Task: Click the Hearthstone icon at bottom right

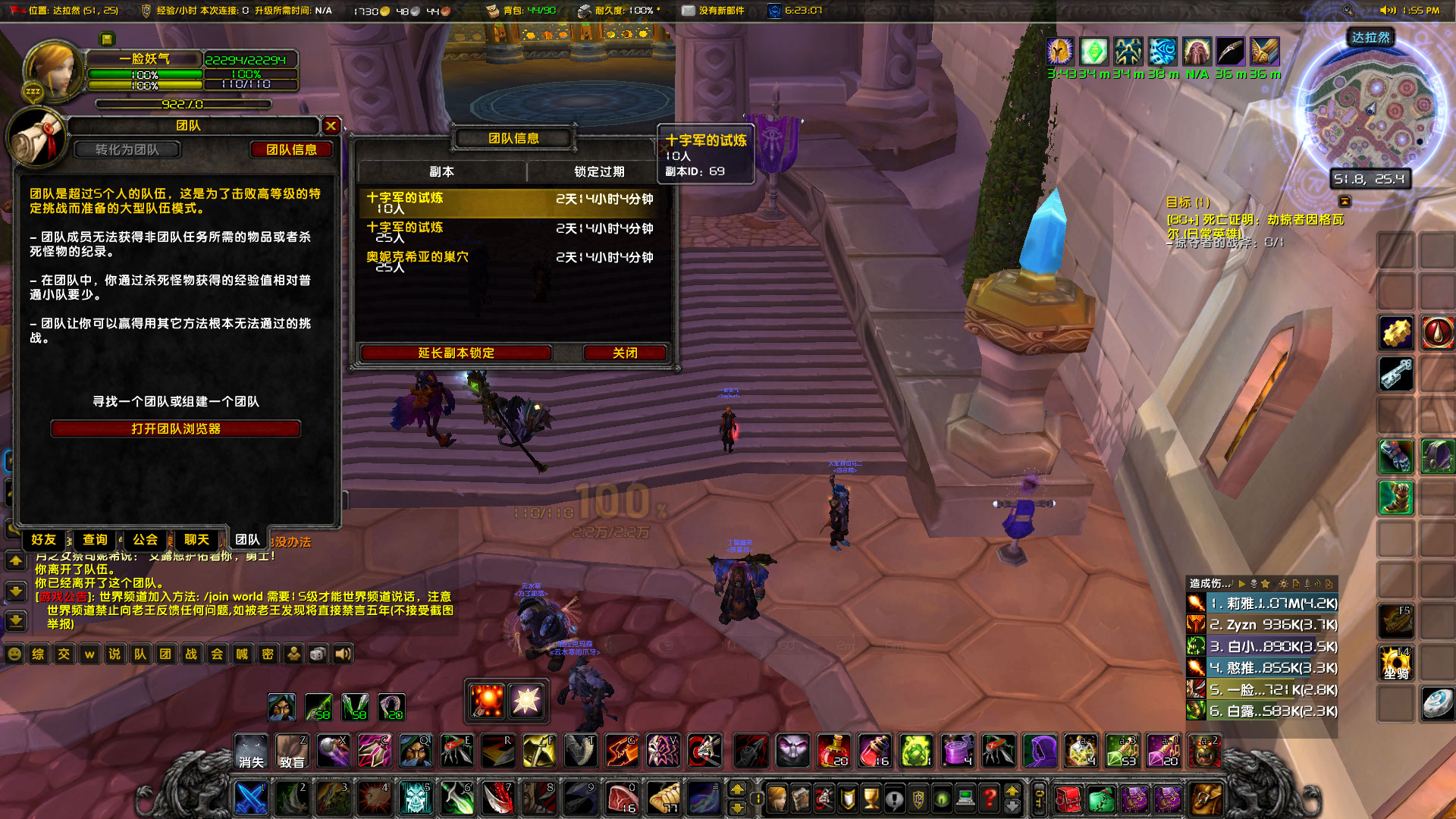Action: point(1438,703)
